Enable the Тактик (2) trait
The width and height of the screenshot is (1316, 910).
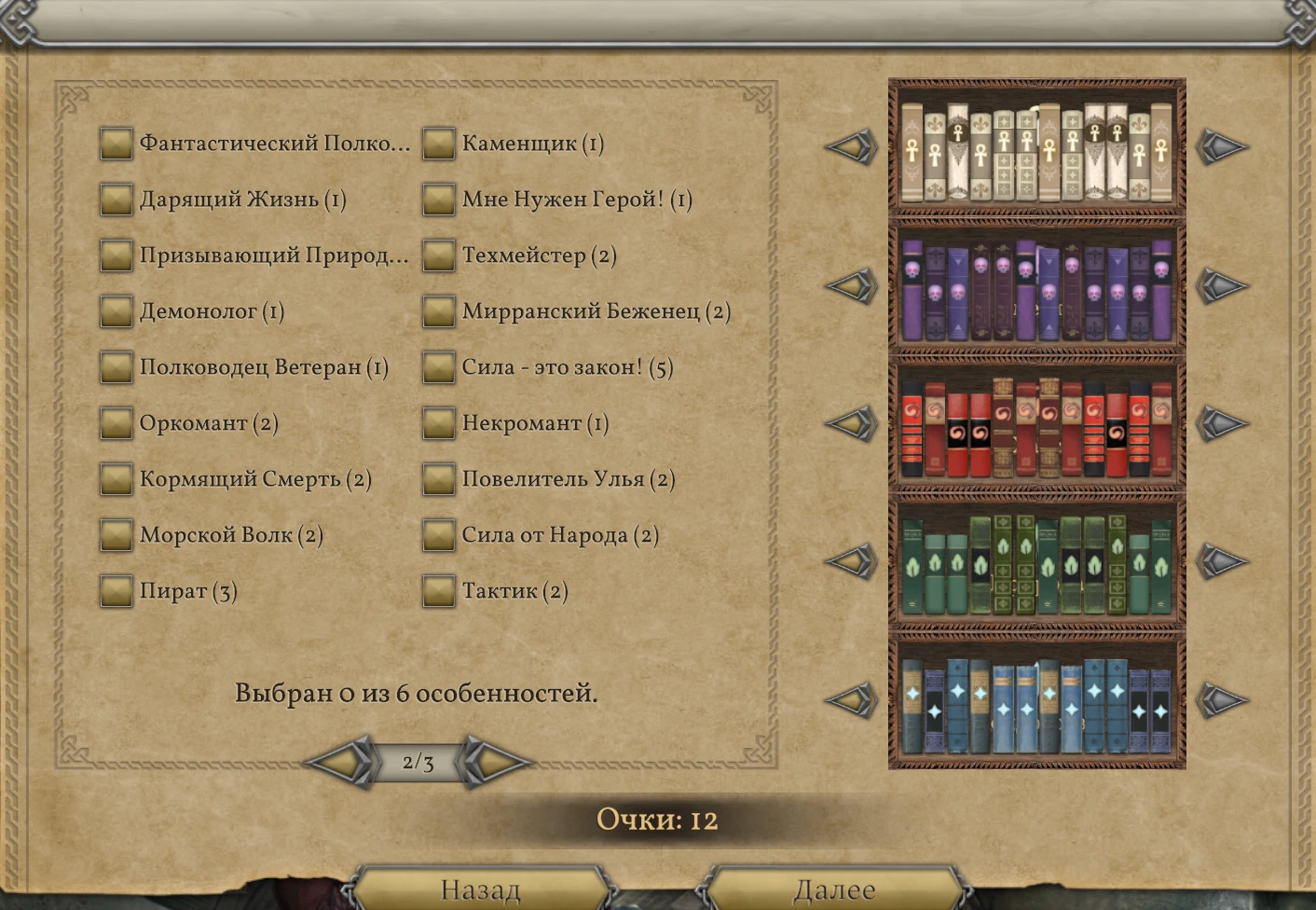click(438, 591)
